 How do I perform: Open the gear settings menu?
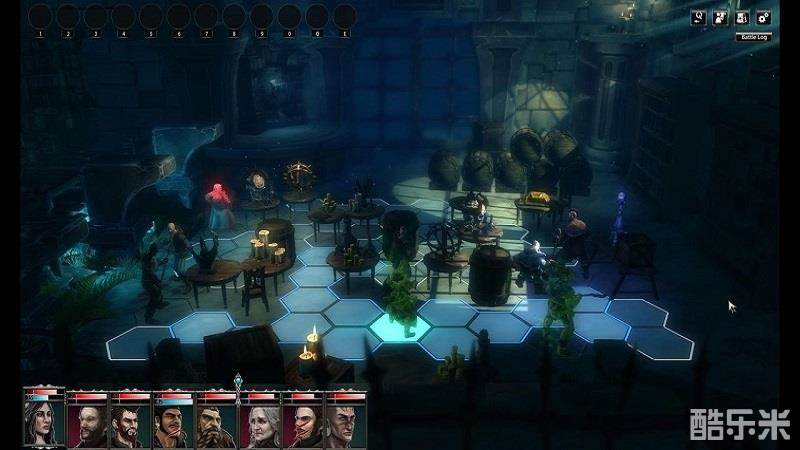click(x=763, y=17)
